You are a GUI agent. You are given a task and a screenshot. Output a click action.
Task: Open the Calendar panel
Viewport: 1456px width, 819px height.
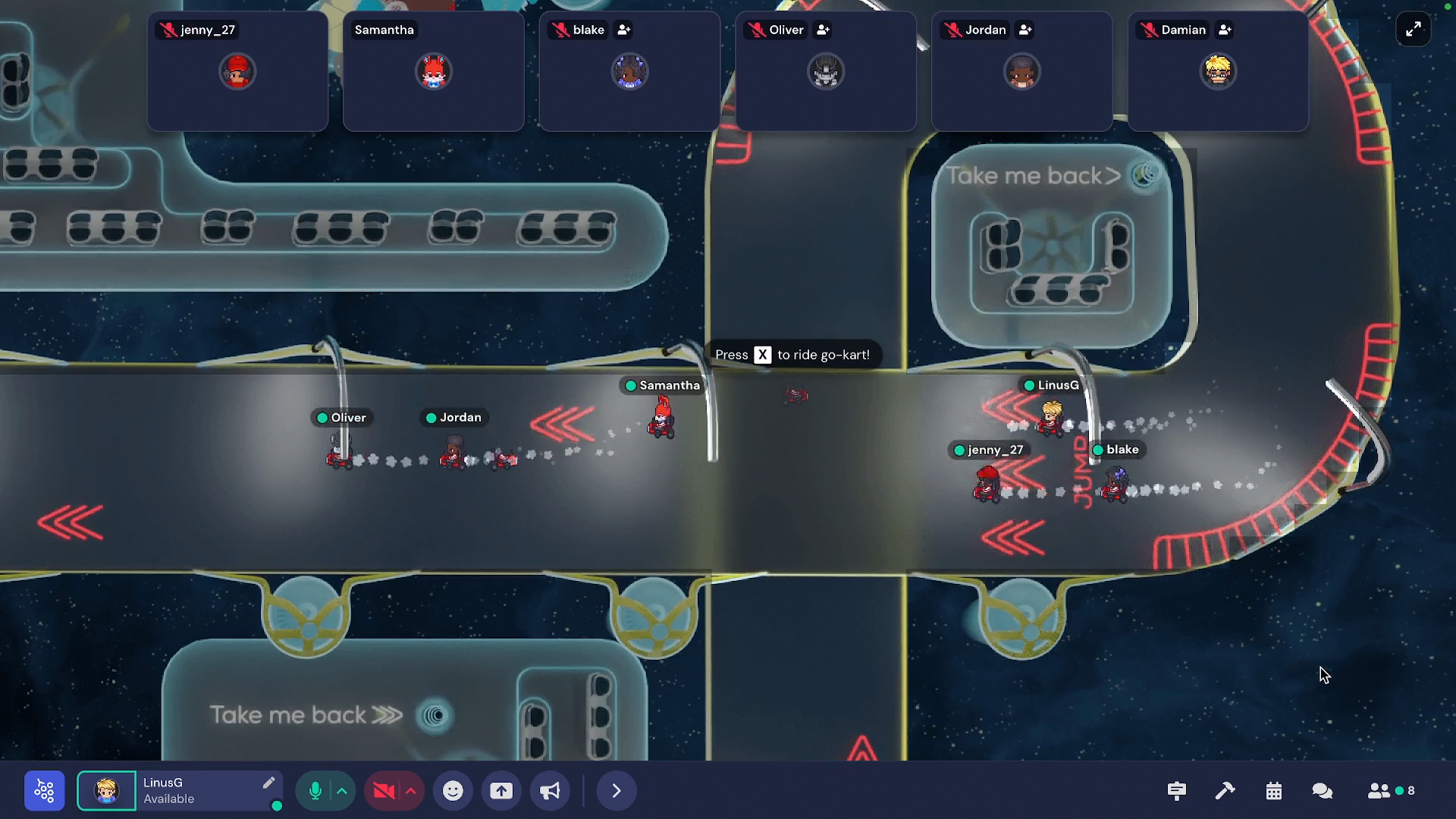point(1274,791)
